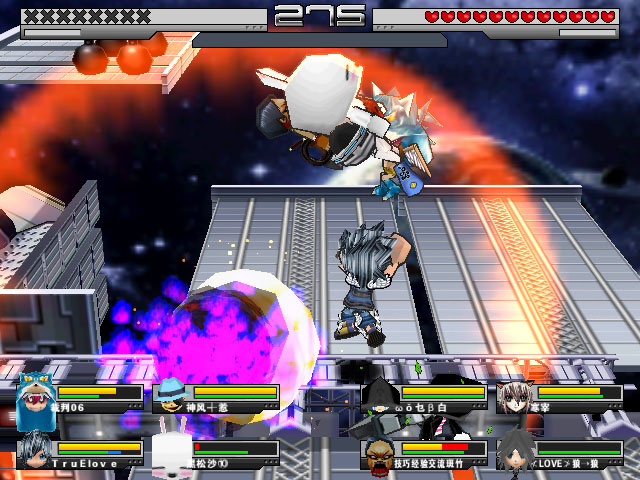
Task: Select the white rabbit player portrait
Action: [171, 451]
